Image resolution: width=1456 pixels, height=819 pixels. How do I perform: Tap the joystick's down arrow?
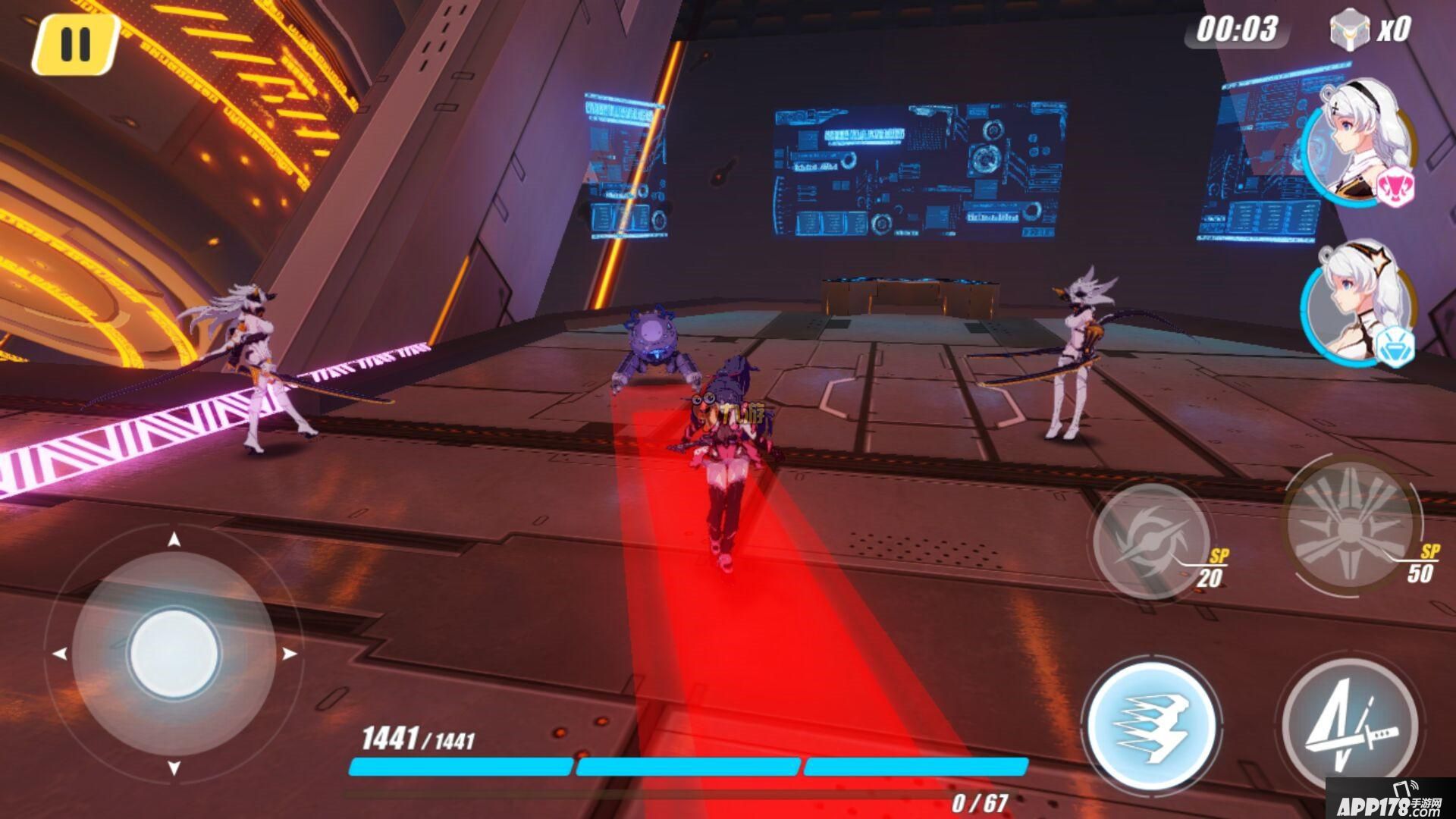coord(174,767)
